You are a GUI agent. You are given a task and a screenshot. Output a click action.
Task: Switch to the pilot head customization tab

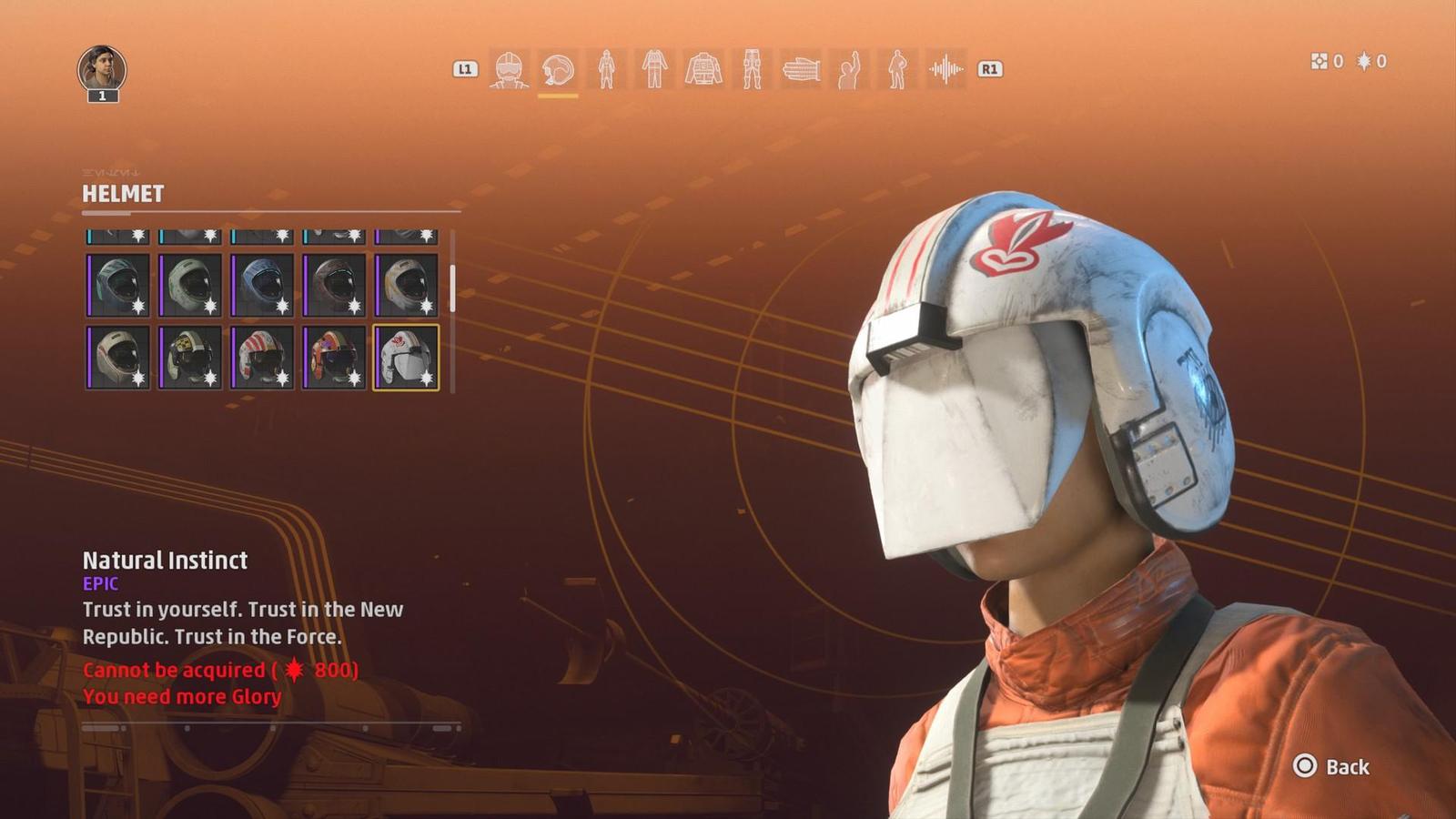coord(510,69)
